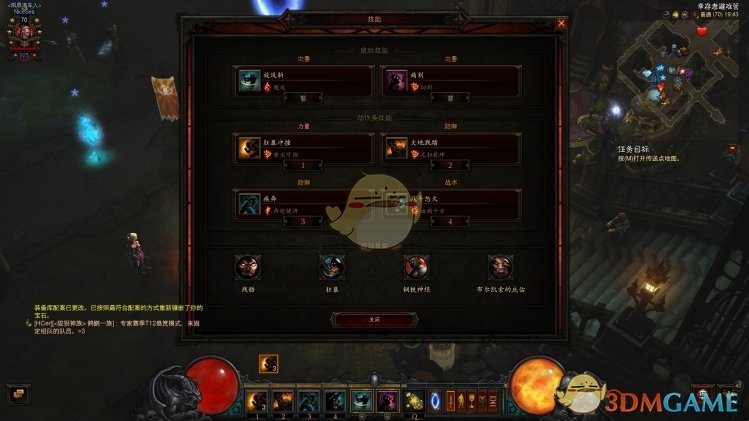Open the 钢铁神经 passive skill slot

click(x=416, y=267)
